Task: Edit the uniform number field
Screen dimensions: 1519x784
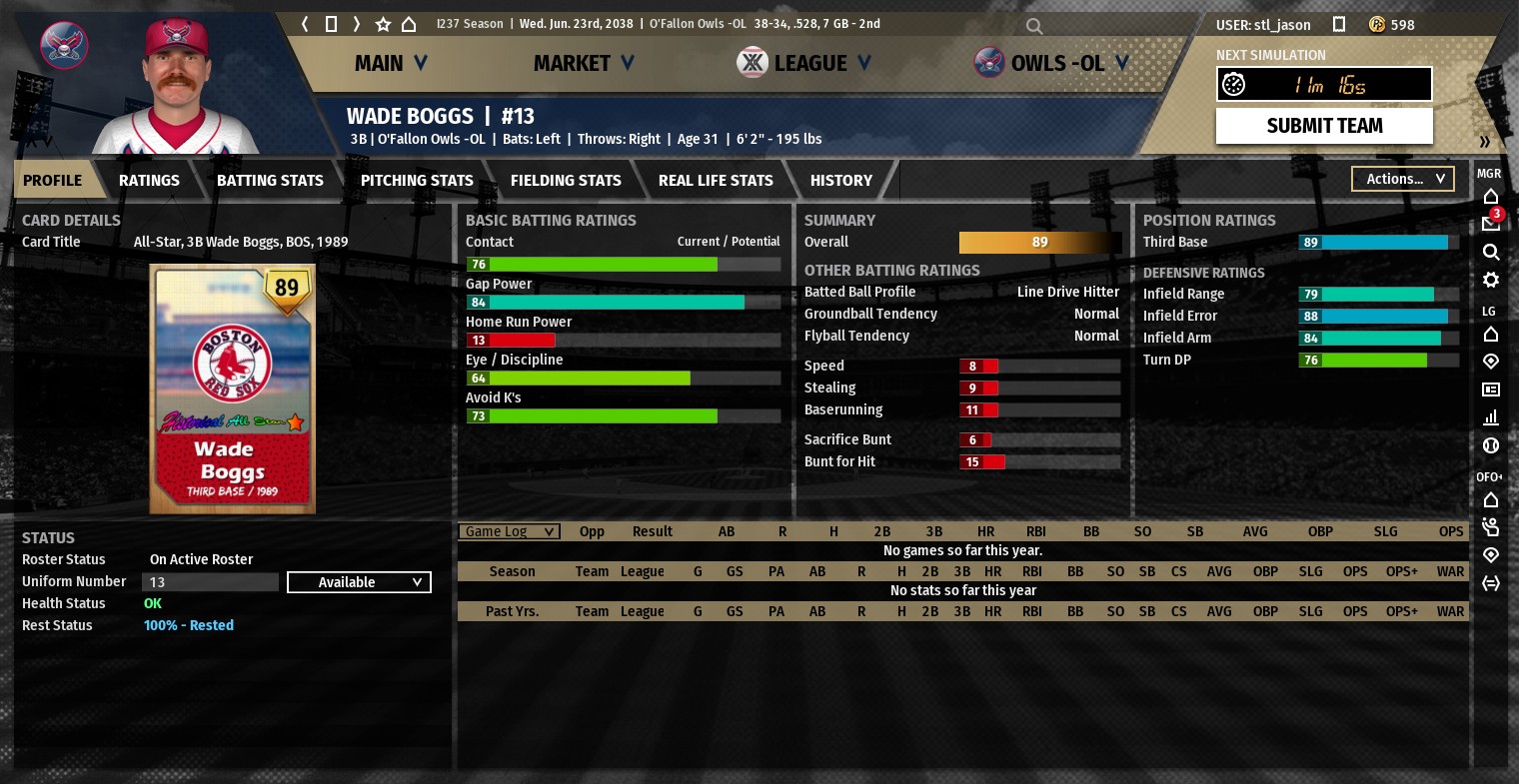Action: [x=211, y=582]
